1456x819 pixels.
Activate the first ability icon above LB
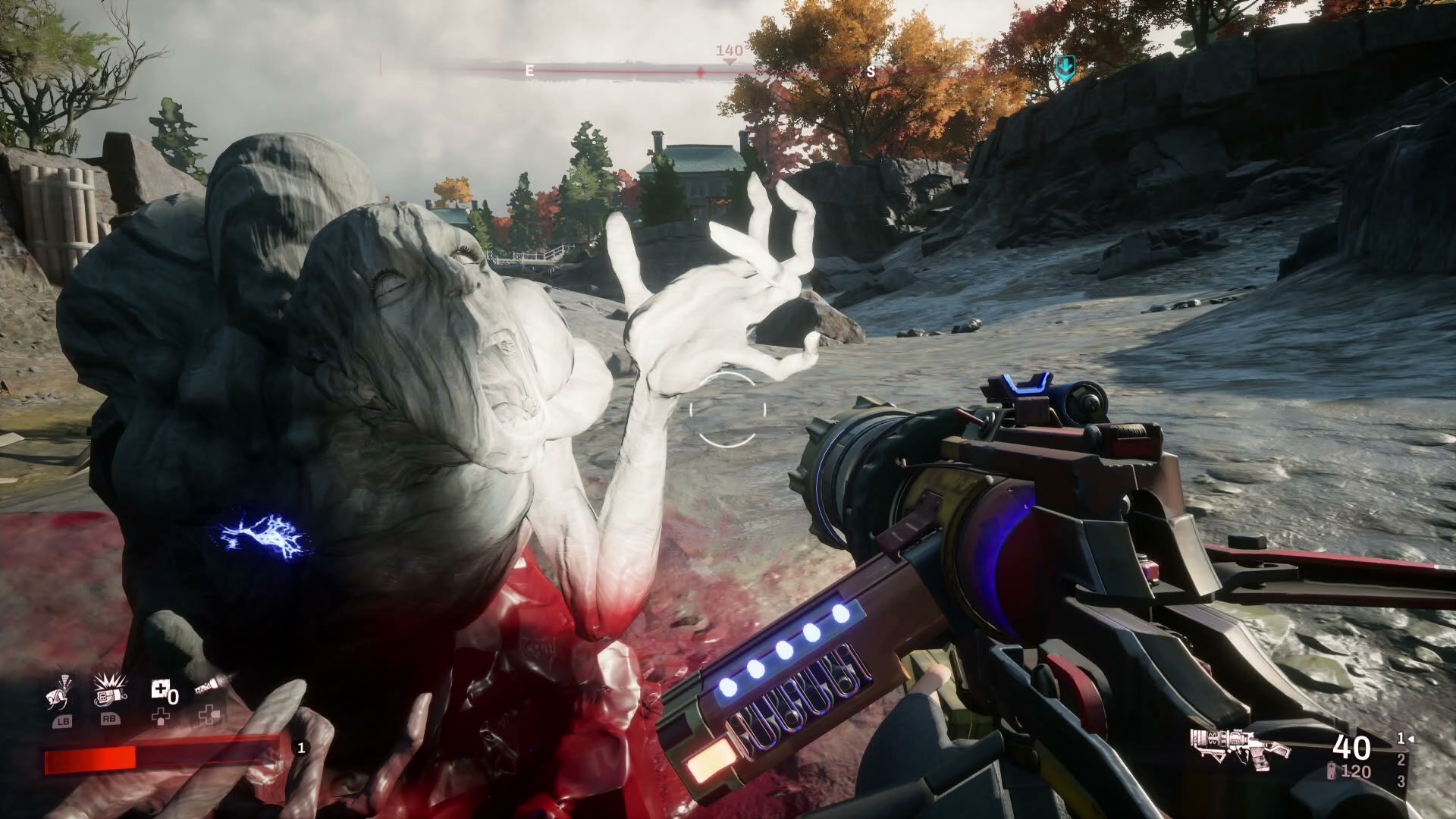coord(60,694)
